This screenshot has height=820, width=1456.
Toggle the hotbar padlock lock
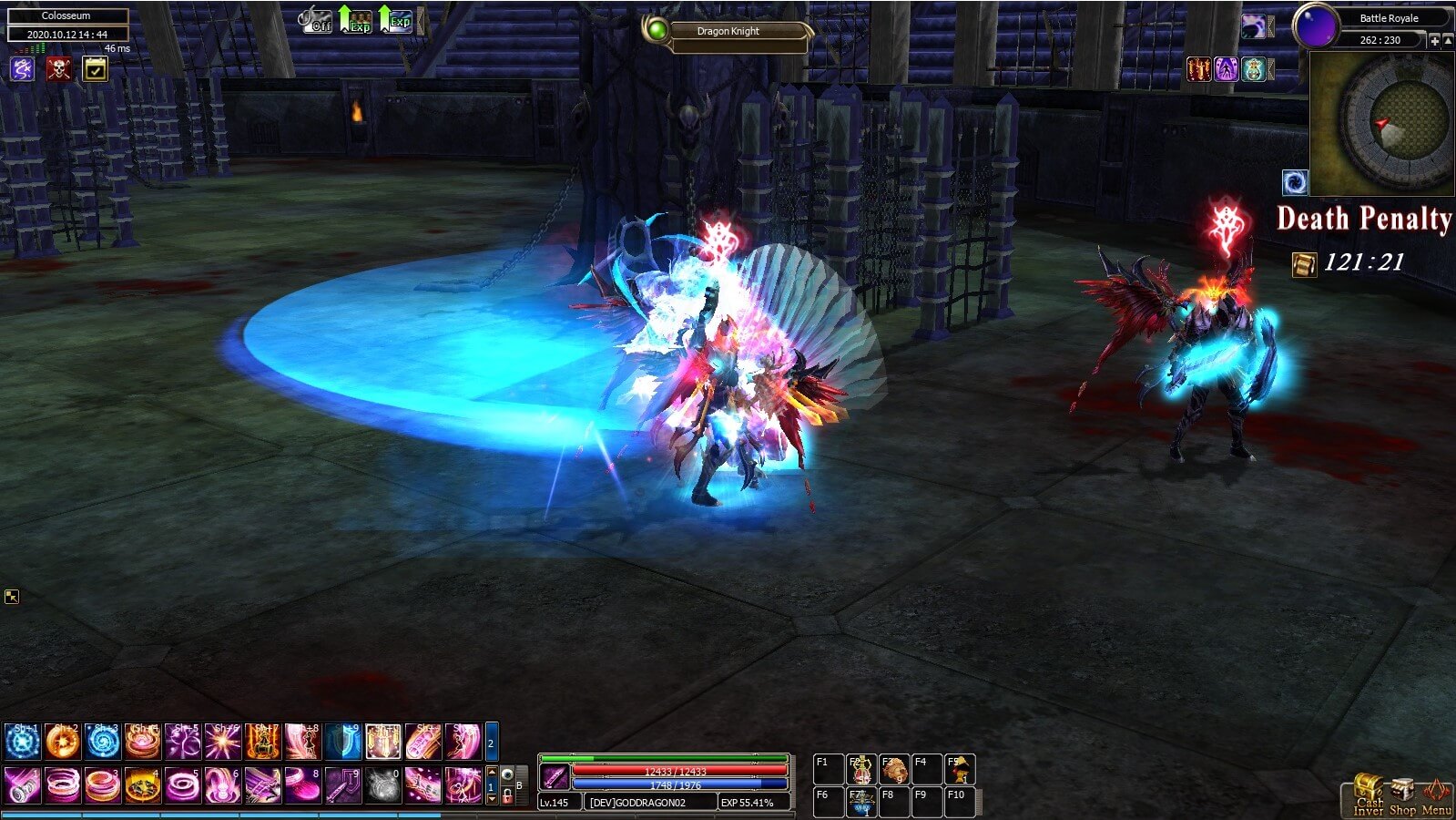pyautogui.click(x=508, y=795)
